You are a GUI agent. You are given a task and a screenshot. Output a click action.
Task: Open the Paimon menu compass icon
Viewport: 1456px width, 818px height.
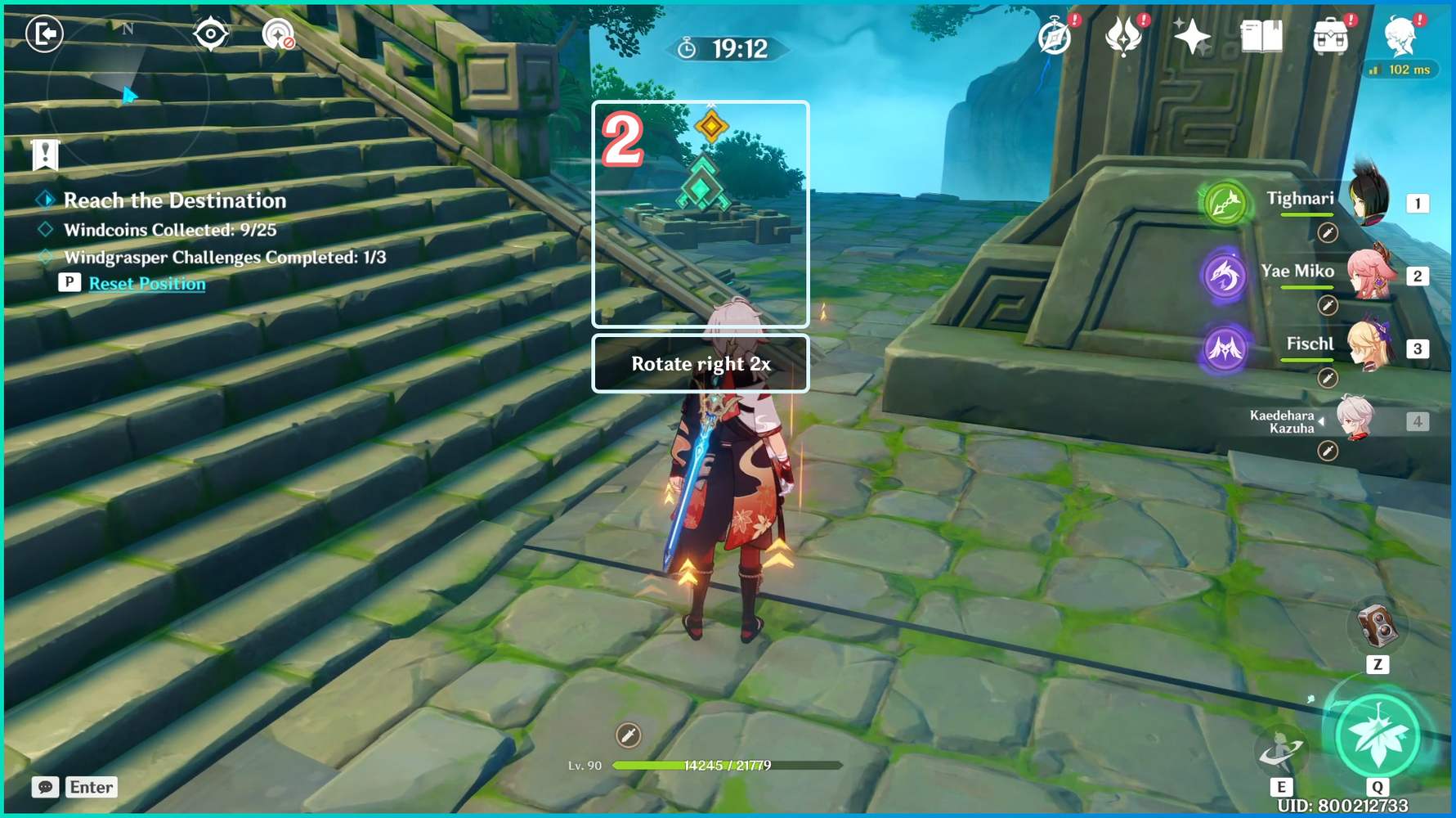(1053, 37)
